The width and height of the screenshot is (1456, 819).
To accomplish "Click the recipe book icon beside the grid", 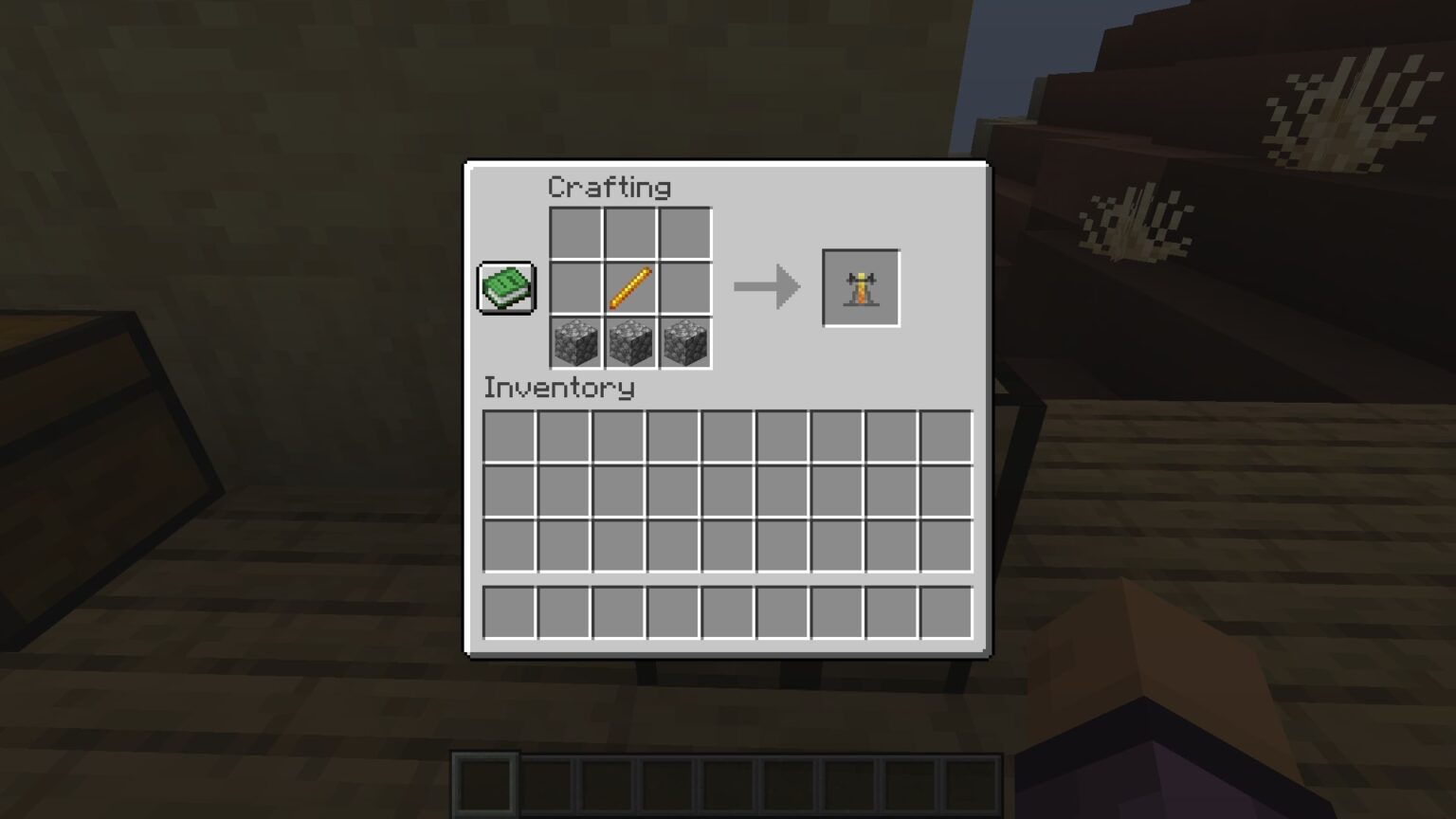I will pos(505,286).
